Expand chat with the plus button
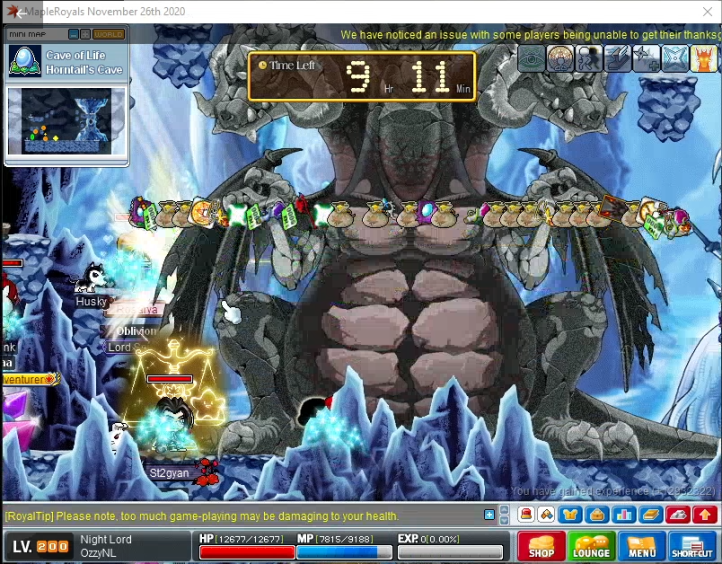Screen dimensions: 722x564 point(489,515)
